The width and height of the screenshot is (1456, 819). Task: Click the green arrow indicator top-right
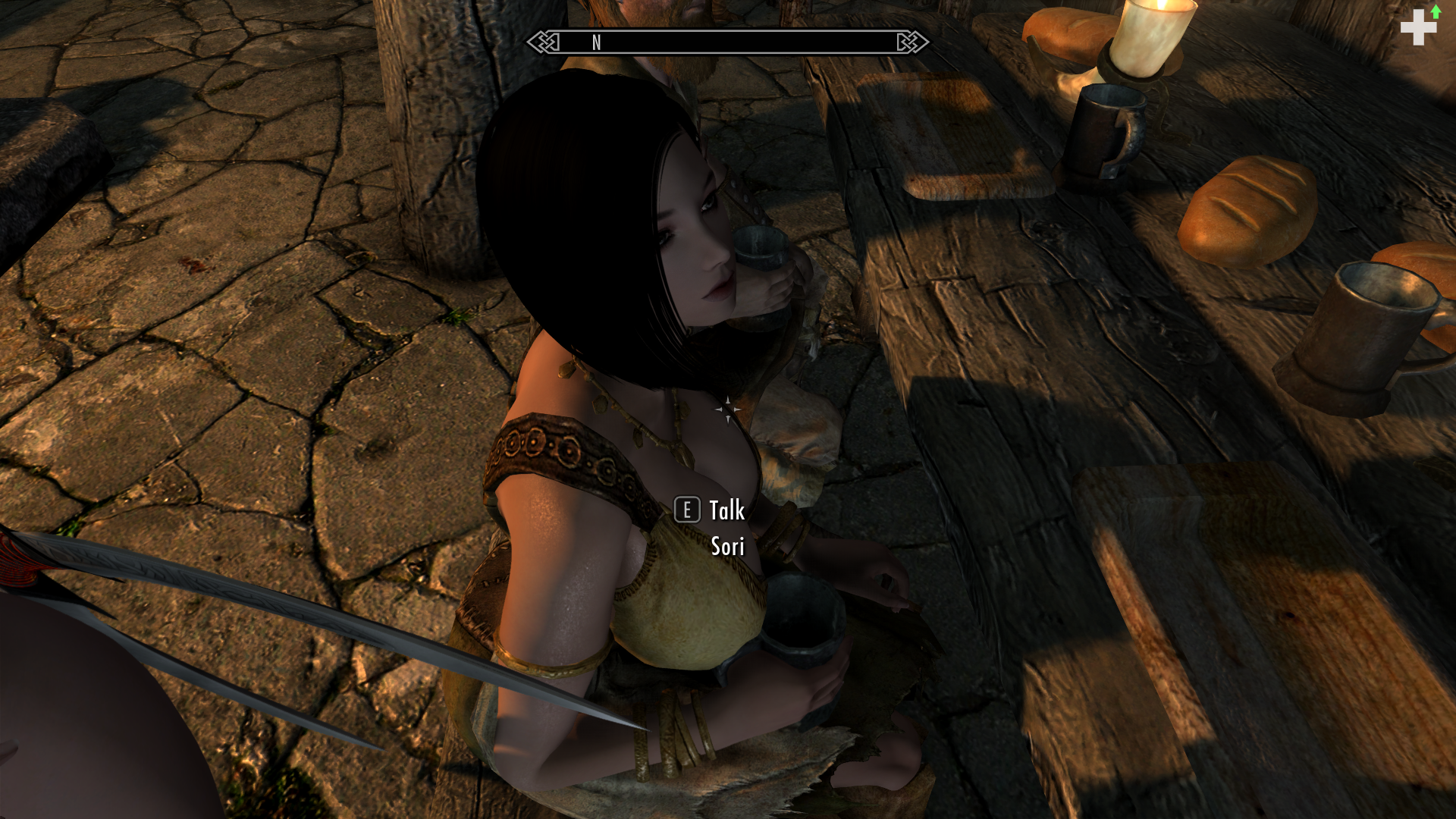coord(1436,14)
